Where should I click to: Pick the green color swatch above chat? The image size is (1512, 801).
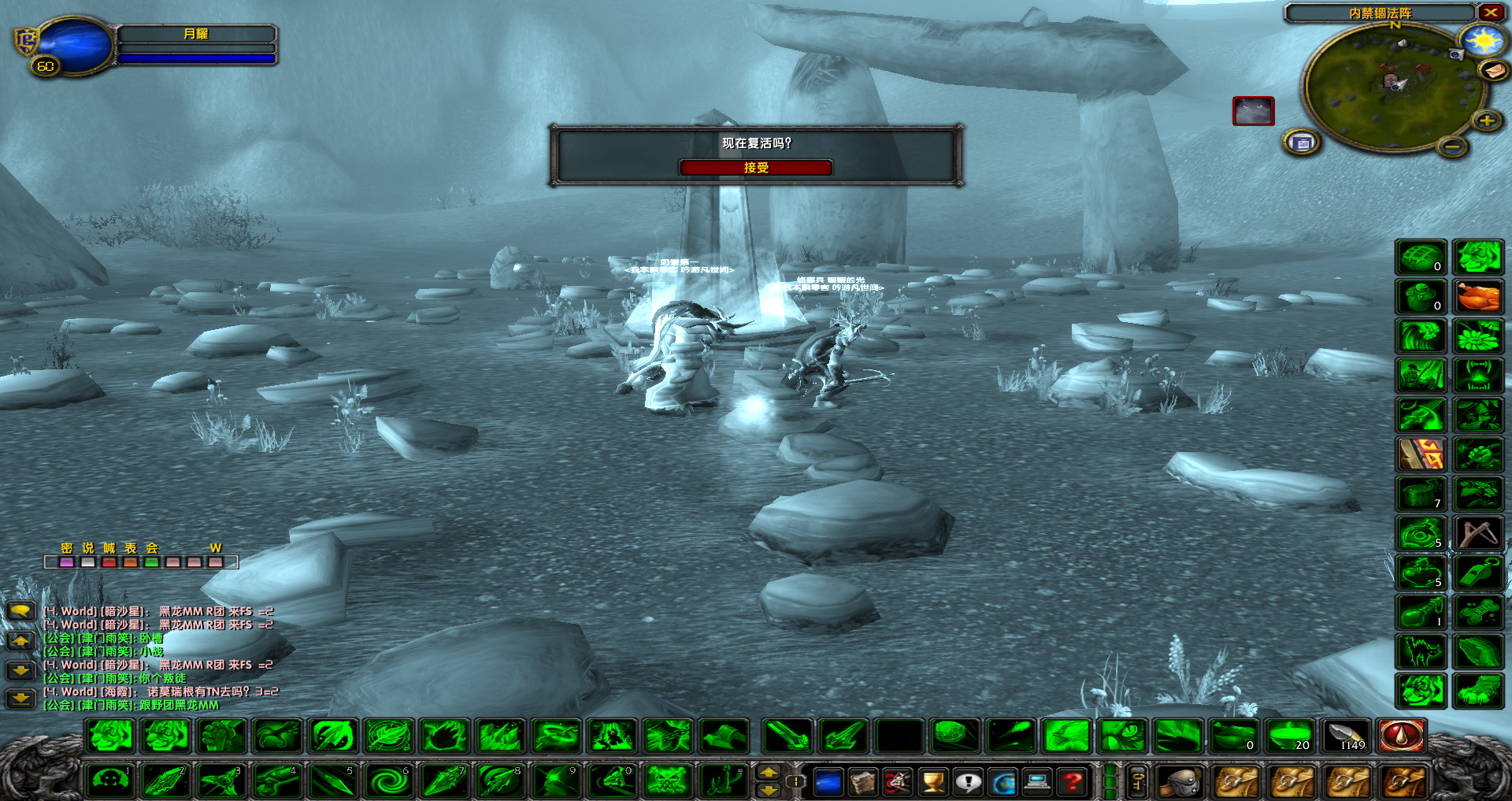150,562
